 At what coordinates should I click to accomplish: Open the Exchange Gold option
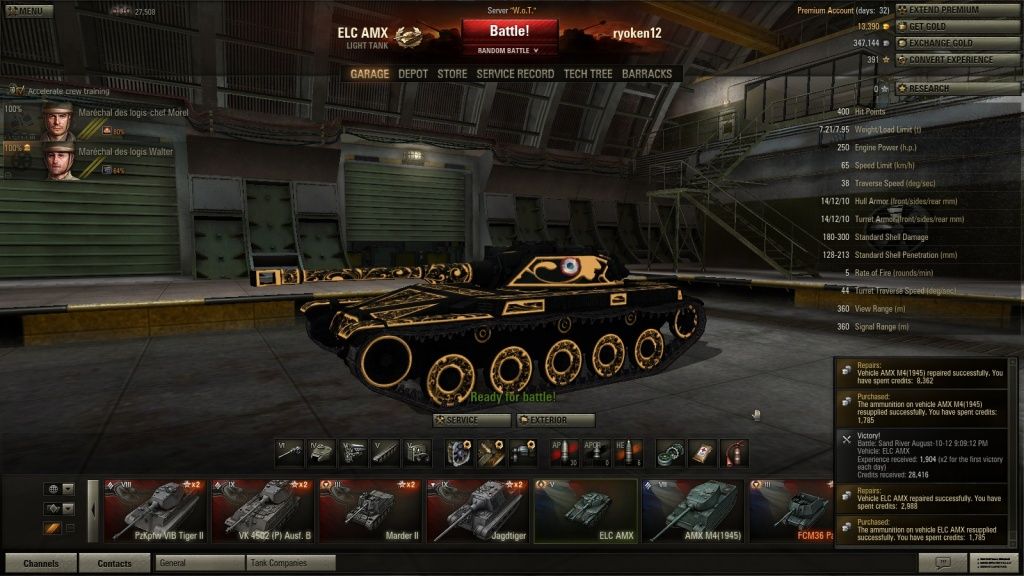[x=958, y=43]
